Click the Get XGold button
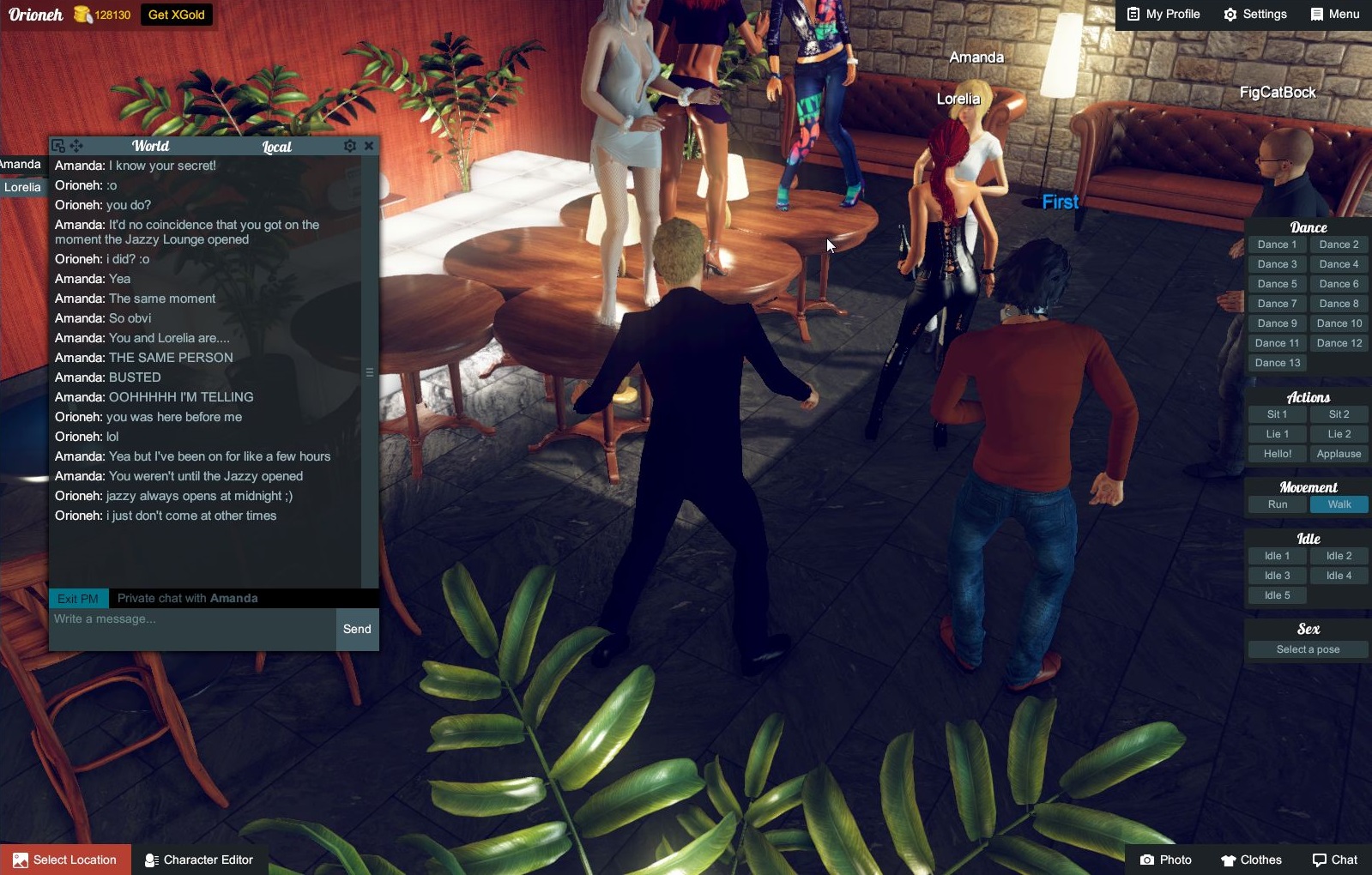Image resolution: width=1372 pixels, height=875 pixels. click(x=176, y=15)
